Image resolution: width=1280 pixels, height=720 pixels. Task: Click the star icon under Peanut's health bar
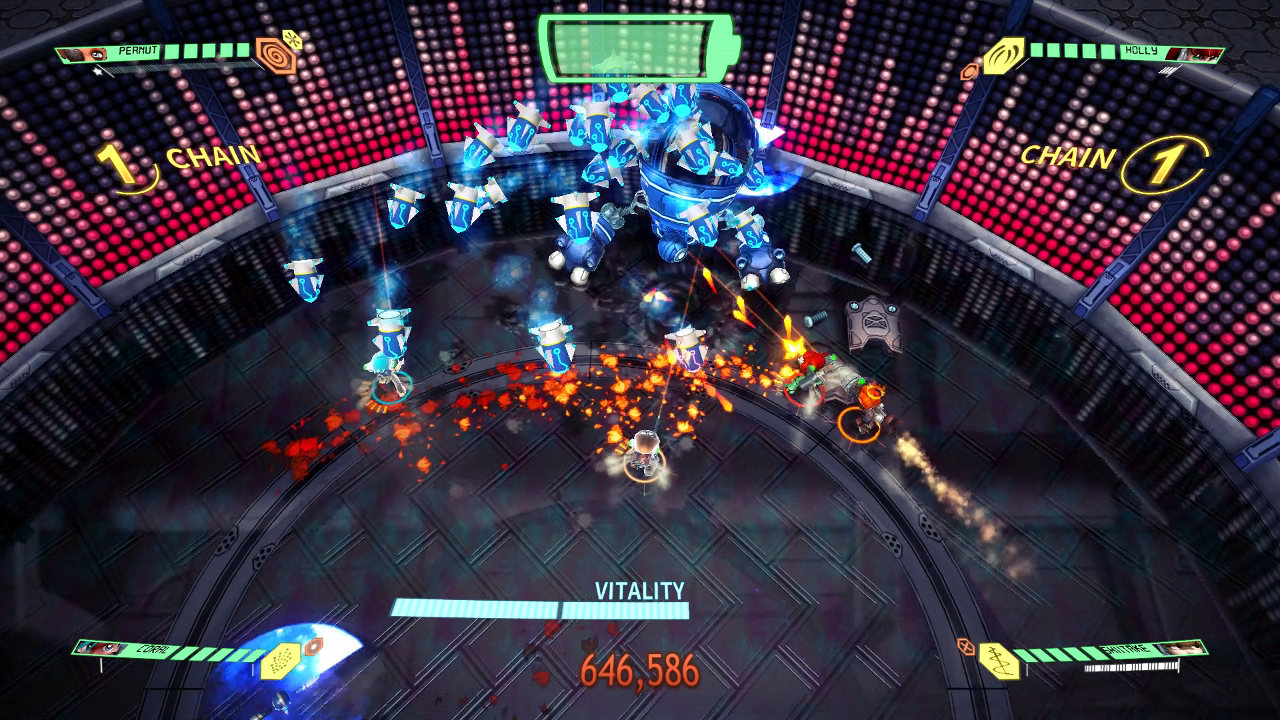click(98, 72)
